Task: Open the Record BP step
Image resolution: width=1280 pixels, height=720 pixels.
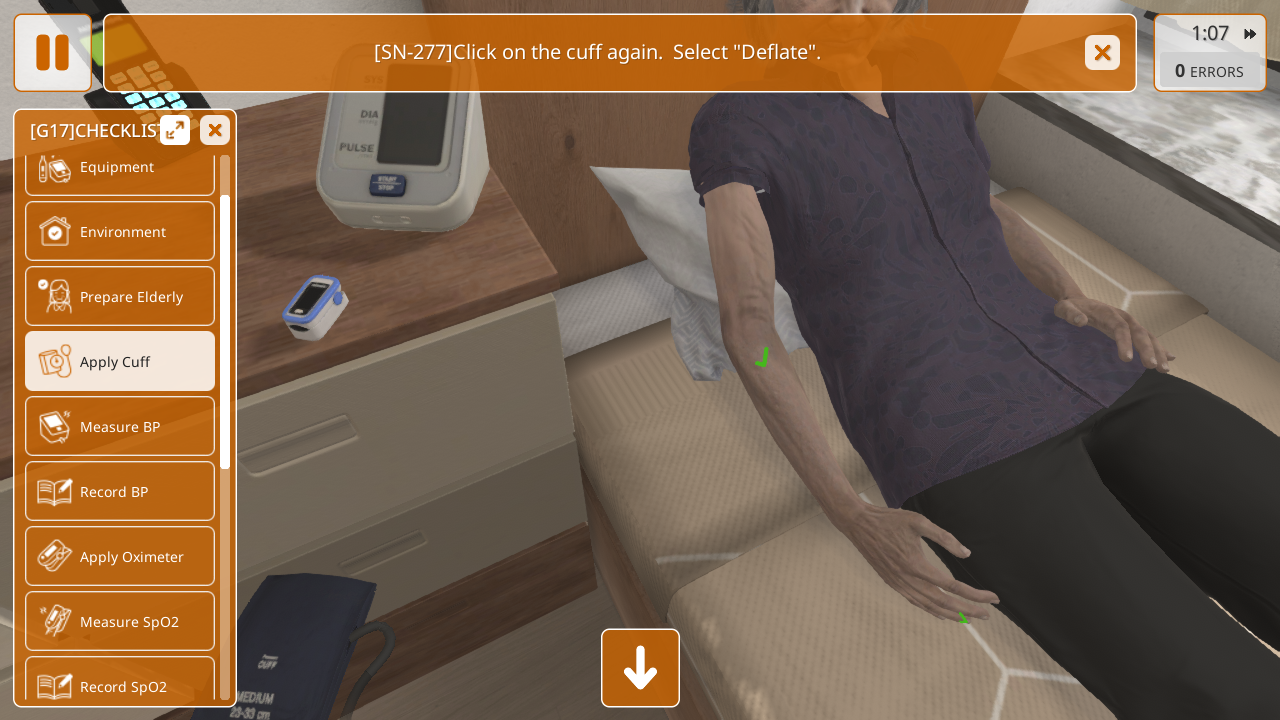Action: click(x=120, y=491)
